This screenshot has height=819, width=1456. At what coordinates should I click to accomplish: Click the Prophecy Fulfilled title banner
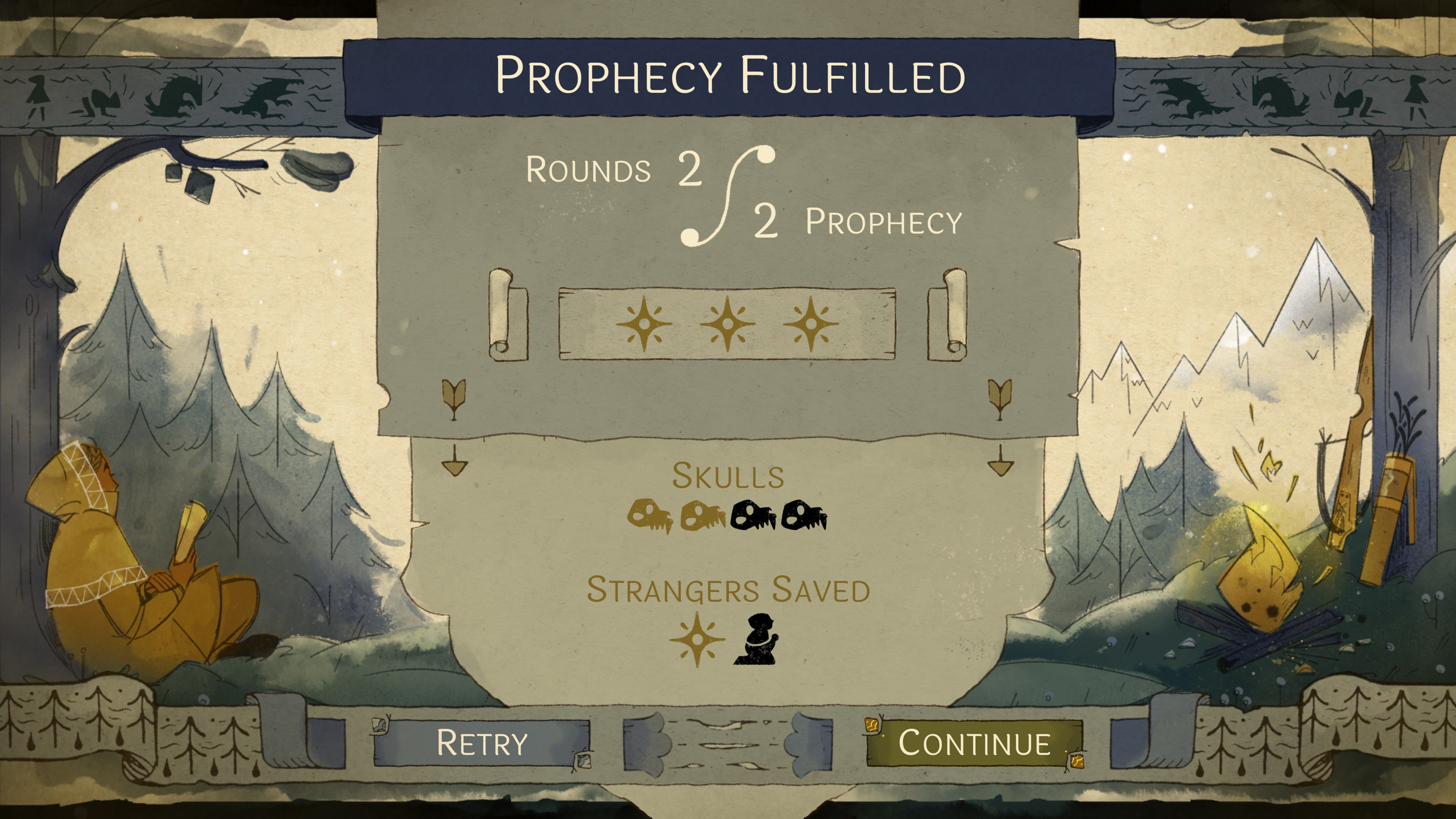729,74
